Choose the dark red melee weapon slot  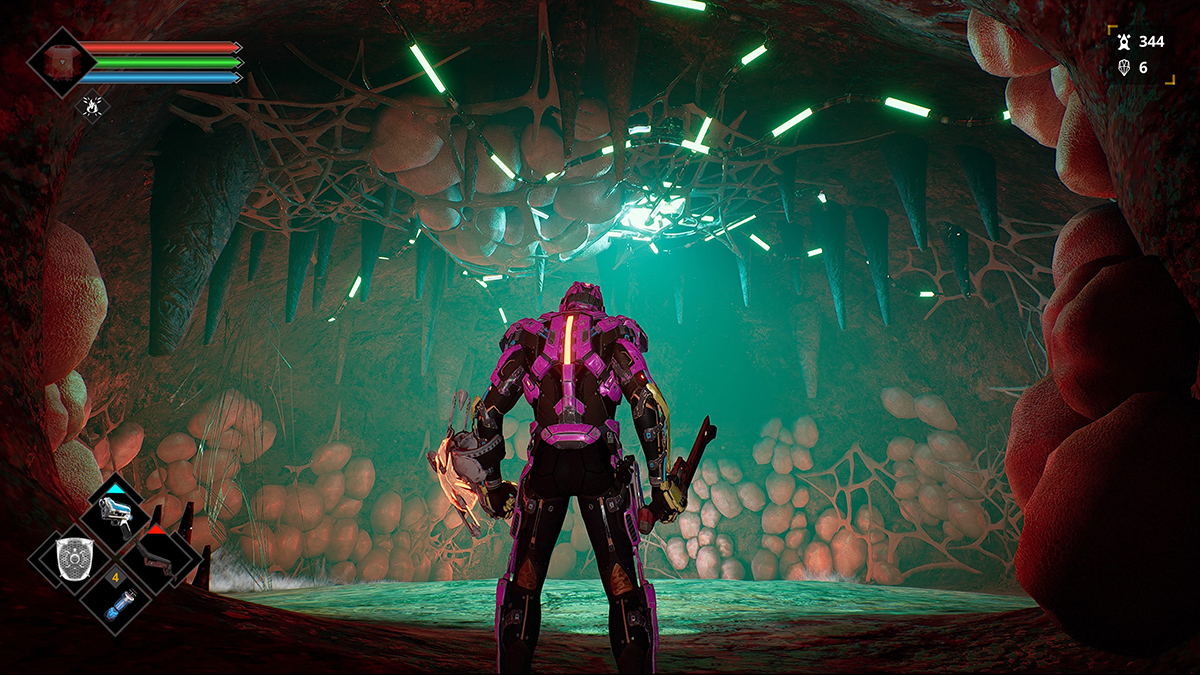click(x=160, y=555)
